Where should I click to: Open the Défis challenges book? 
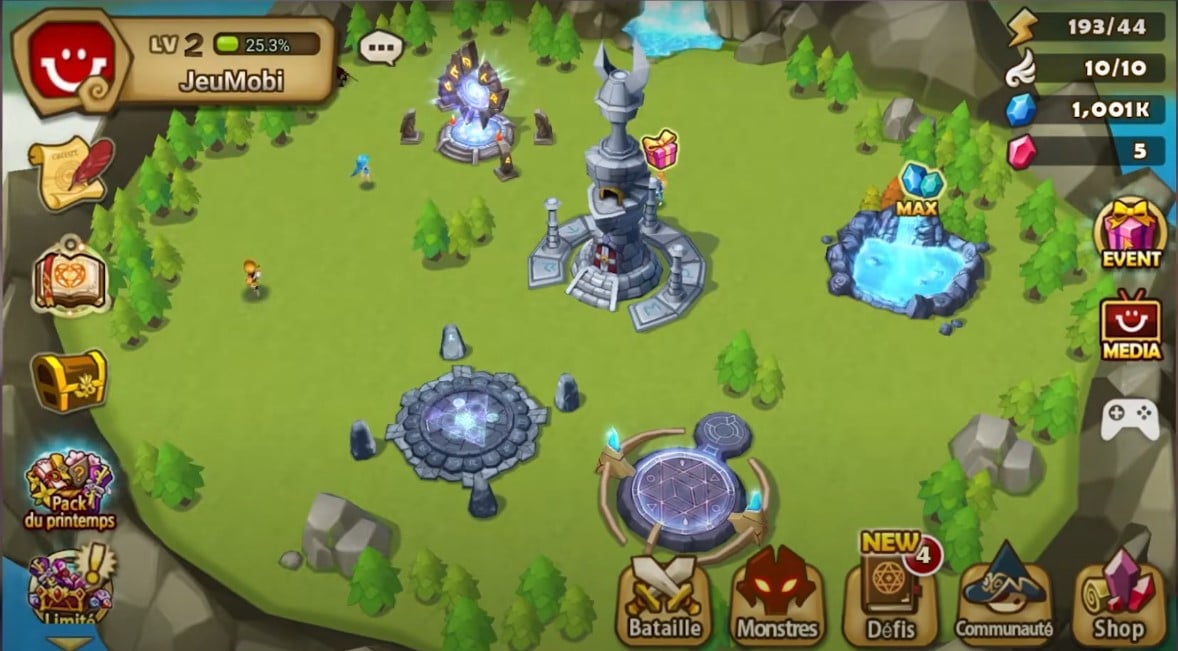890,598
